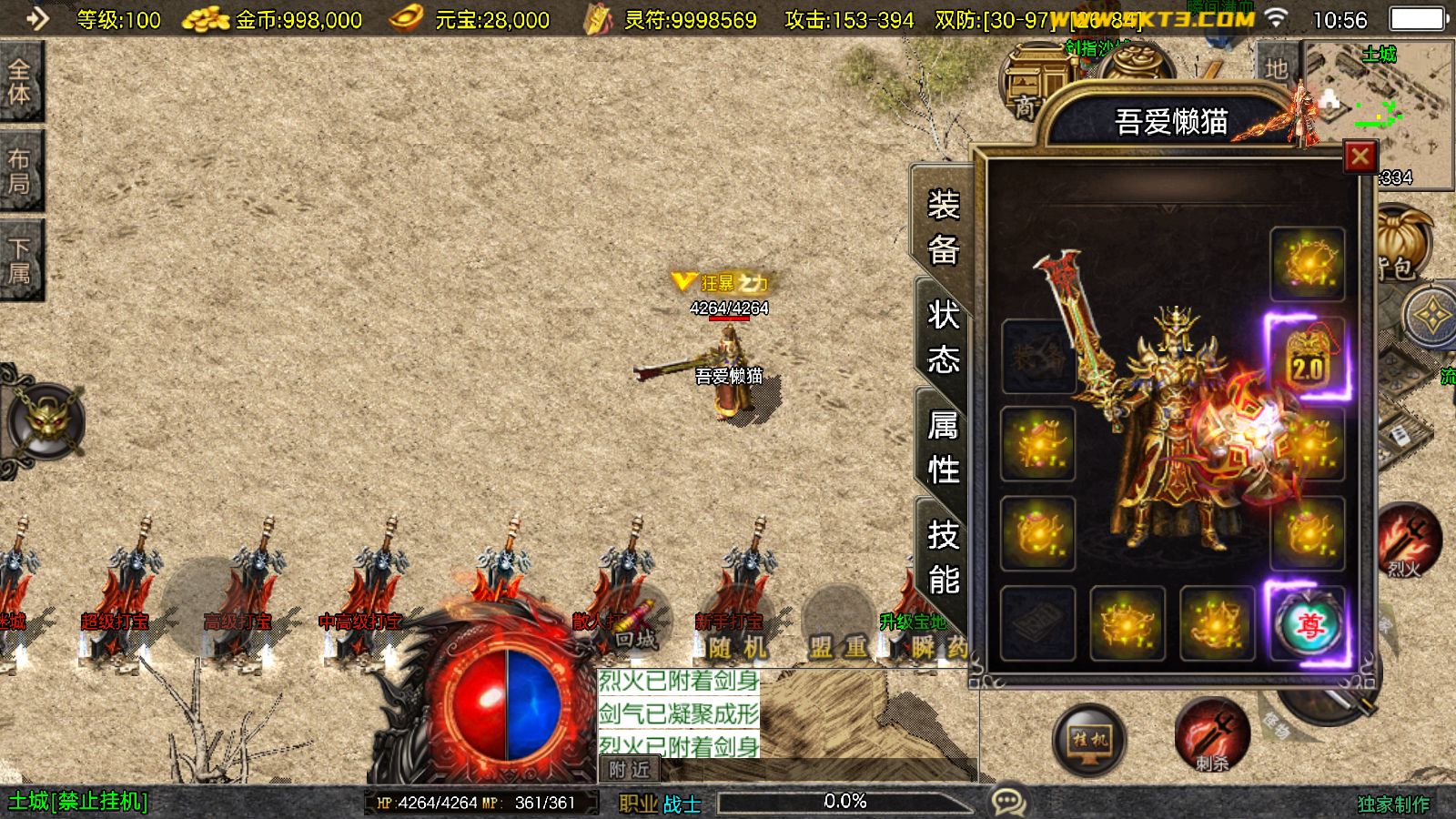Toggle 挂机 auto-battle button

[x=1088, y=740]
